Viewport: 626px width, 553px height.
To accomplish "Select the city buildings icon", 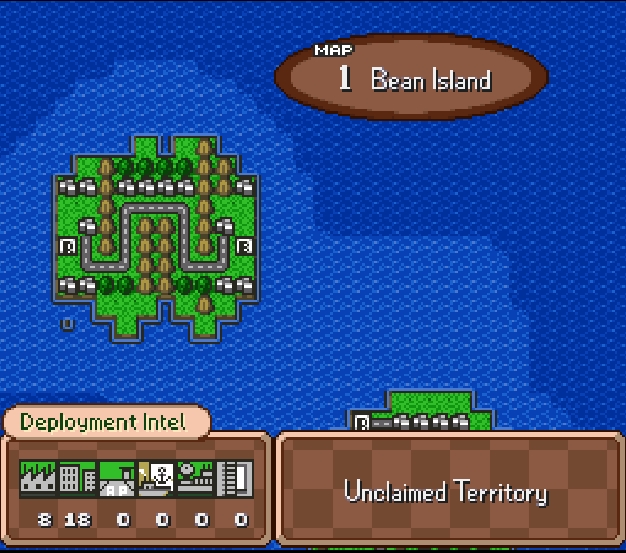I will (76, 479).
